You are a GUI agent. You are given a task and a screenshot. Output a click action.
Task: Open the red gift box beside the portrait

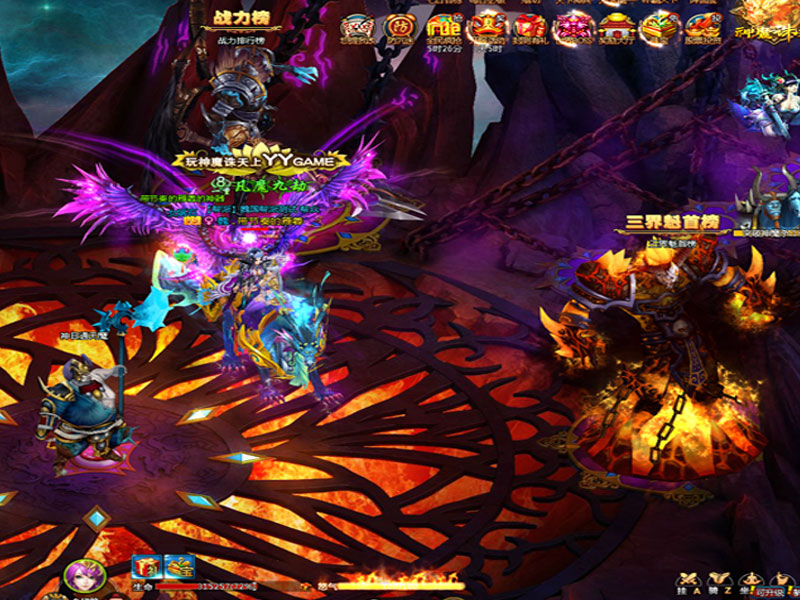(145, 567)
